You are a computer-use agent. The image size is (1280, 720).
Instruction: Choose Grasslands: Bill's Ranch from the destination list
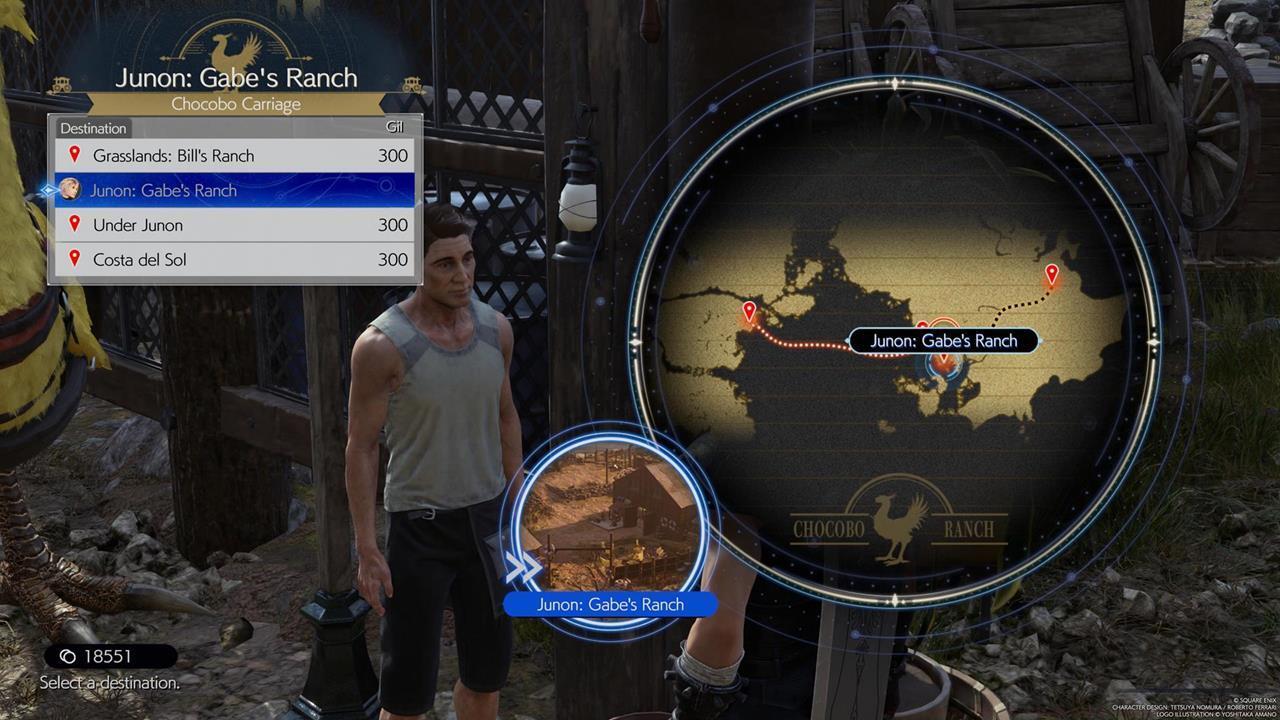(x=170, y=156)
